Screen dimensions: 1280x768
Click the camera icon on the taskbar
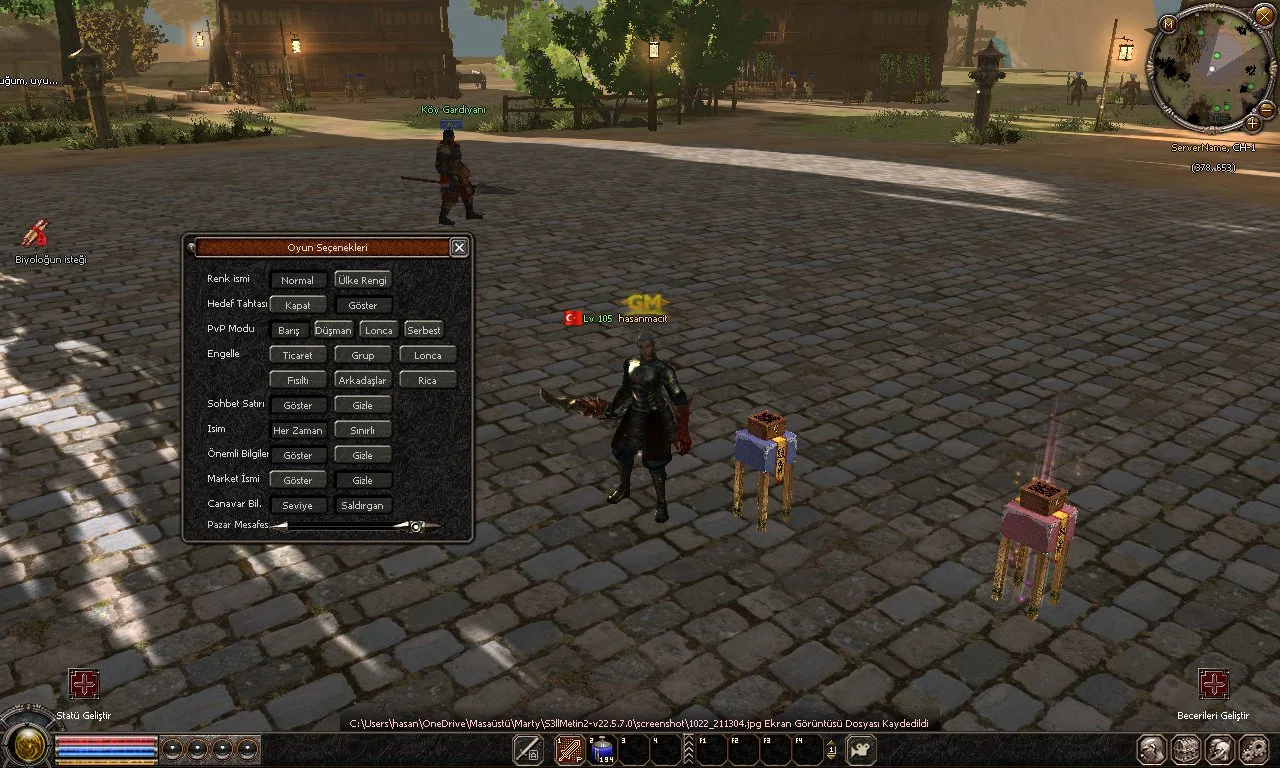click(x=861, y=749)
